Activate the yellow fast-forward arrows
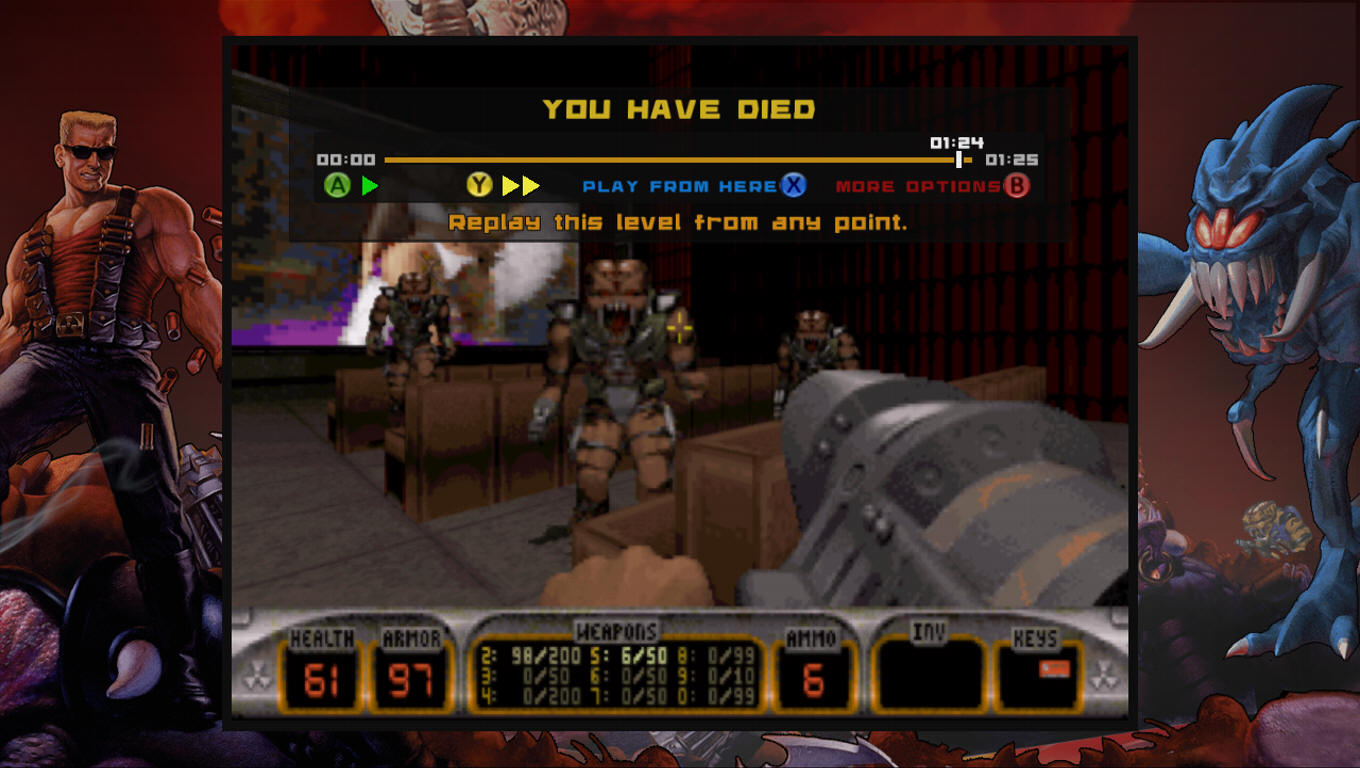Viewport: 1360px width, 768px height. pos(520,185)
